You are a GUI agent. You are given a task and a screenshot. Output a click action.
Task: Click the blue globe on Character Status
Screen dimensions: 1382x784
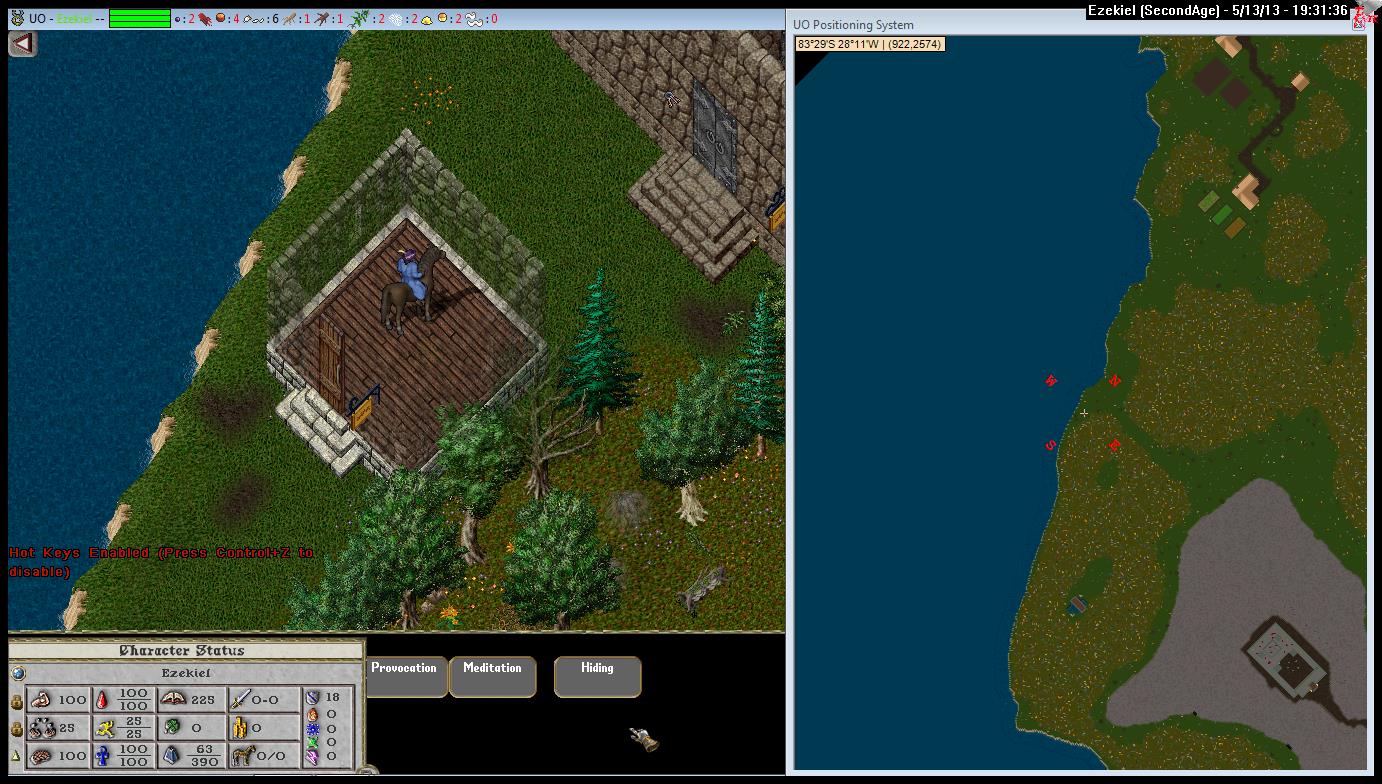[x=18, y=673]
